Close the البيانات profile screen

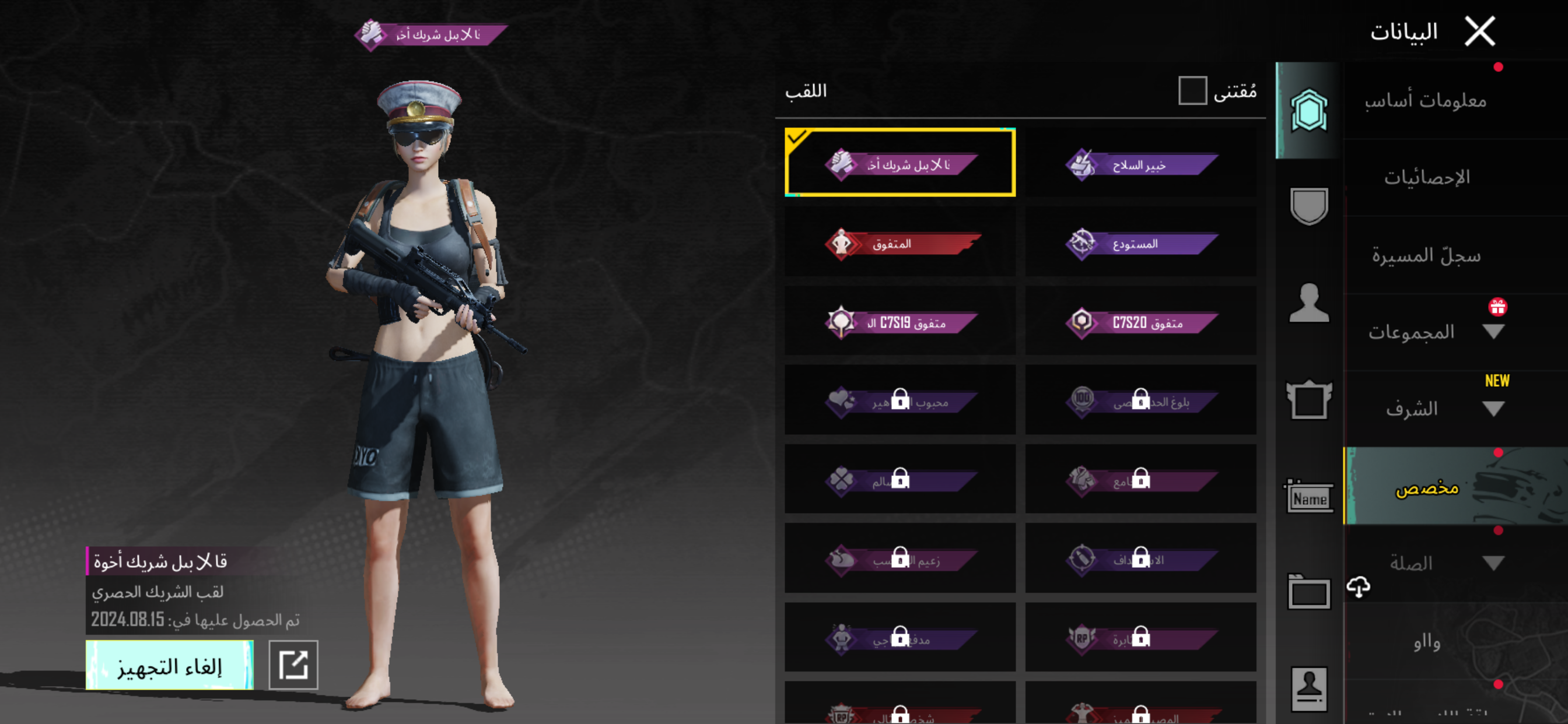(1479, 31)
